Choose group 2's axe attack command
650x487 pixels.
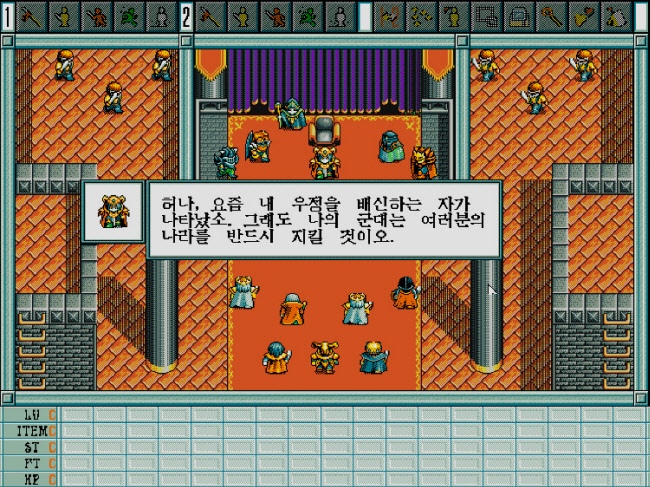[210, 16]
